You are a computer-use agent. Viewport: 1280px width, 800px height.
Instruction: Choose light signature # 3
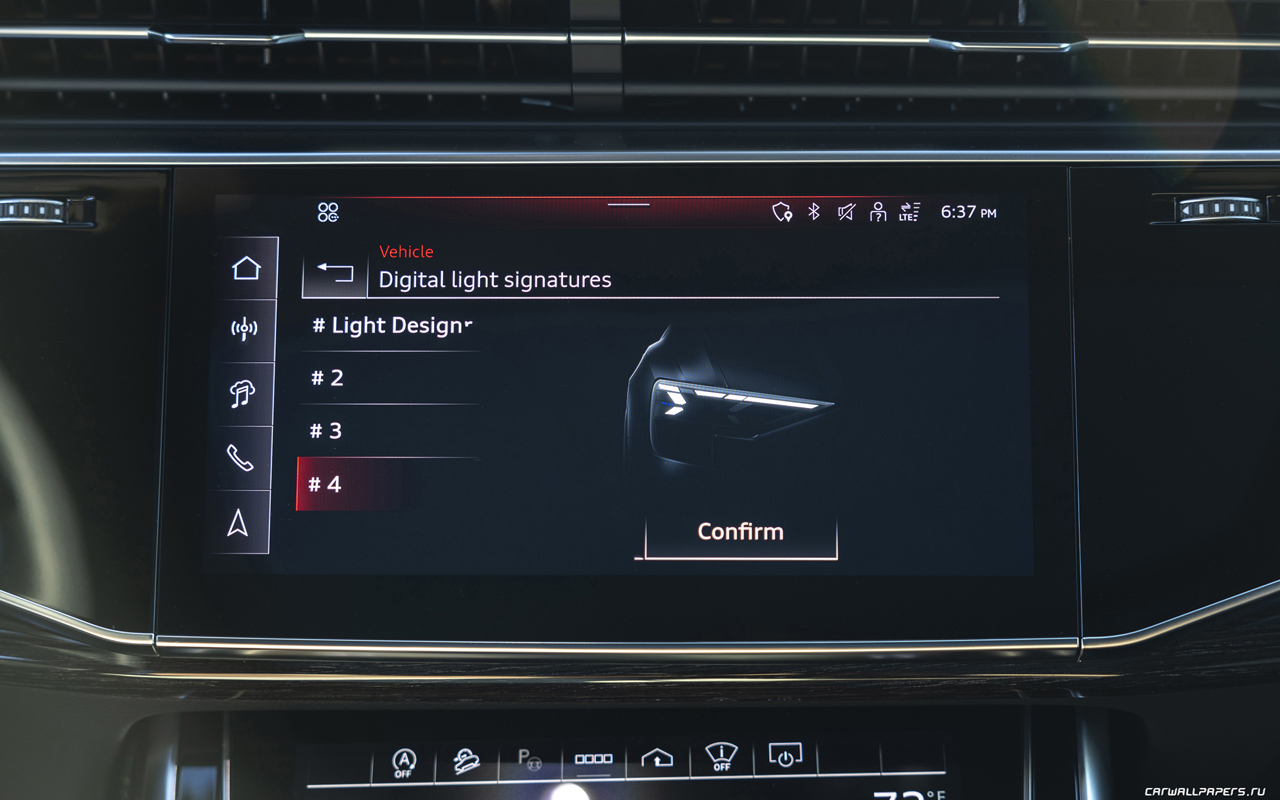click(388, 431)
